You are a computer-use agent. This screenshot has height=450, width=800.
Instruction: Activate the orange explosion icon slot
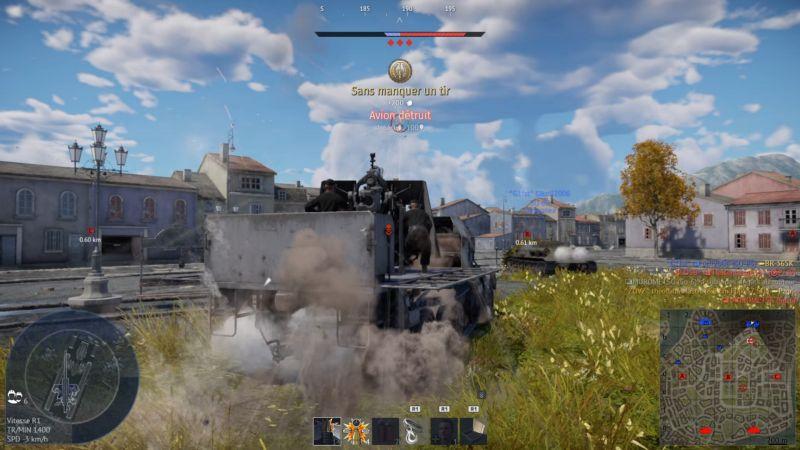[355, 431]
